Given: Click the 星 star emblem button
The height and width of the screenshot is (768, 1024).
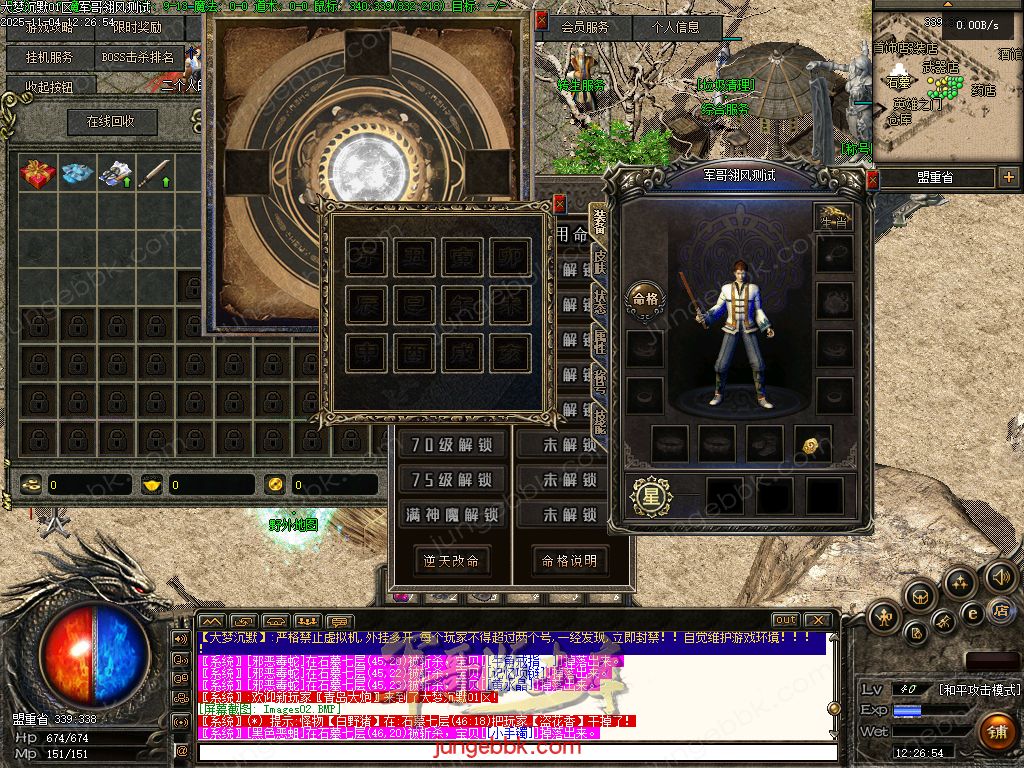Looking at the screenshot, I should coord(651,495).
